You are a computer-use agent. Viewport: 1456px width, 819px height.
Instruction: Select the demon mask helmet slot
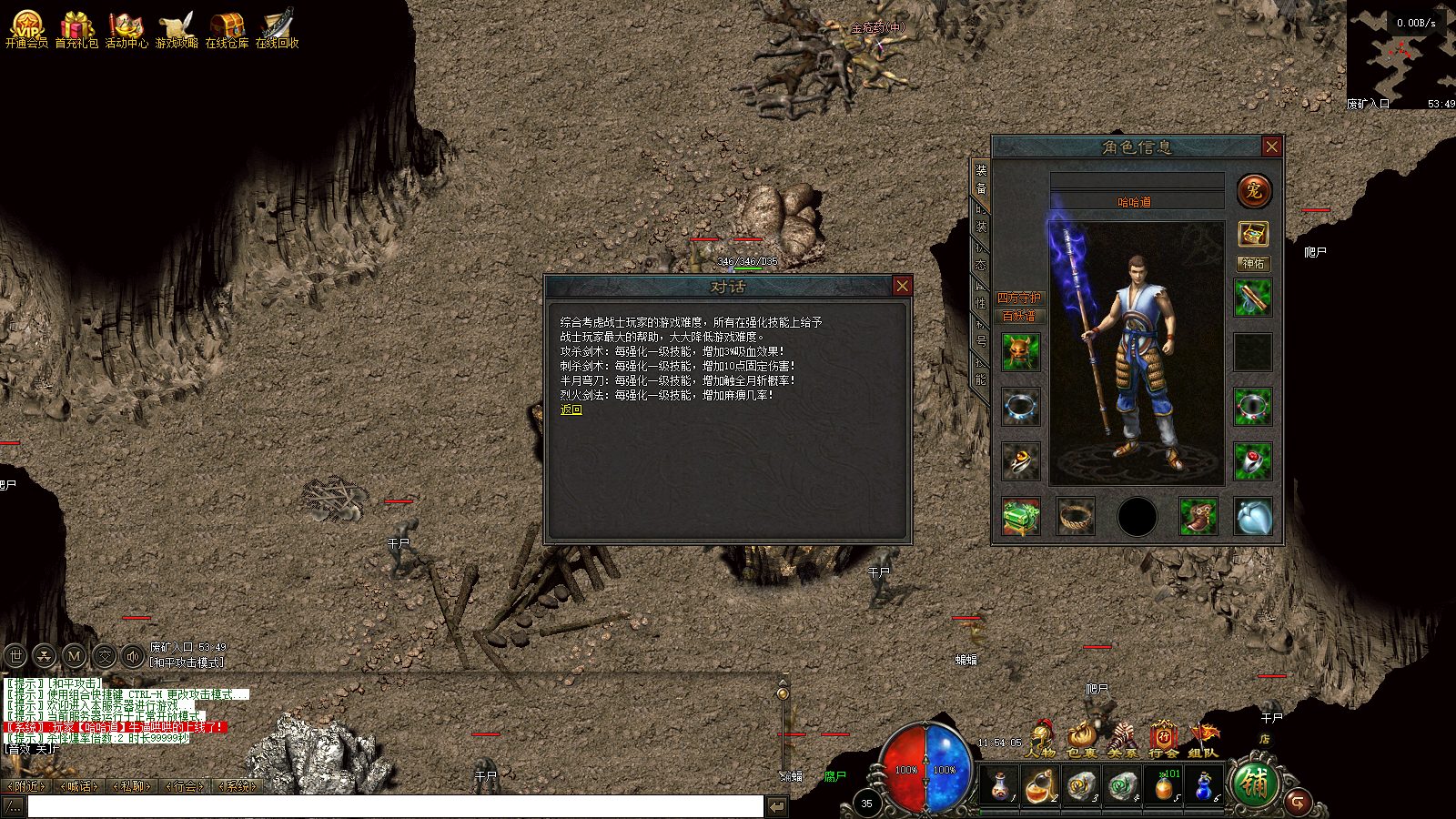point(1020,351)
